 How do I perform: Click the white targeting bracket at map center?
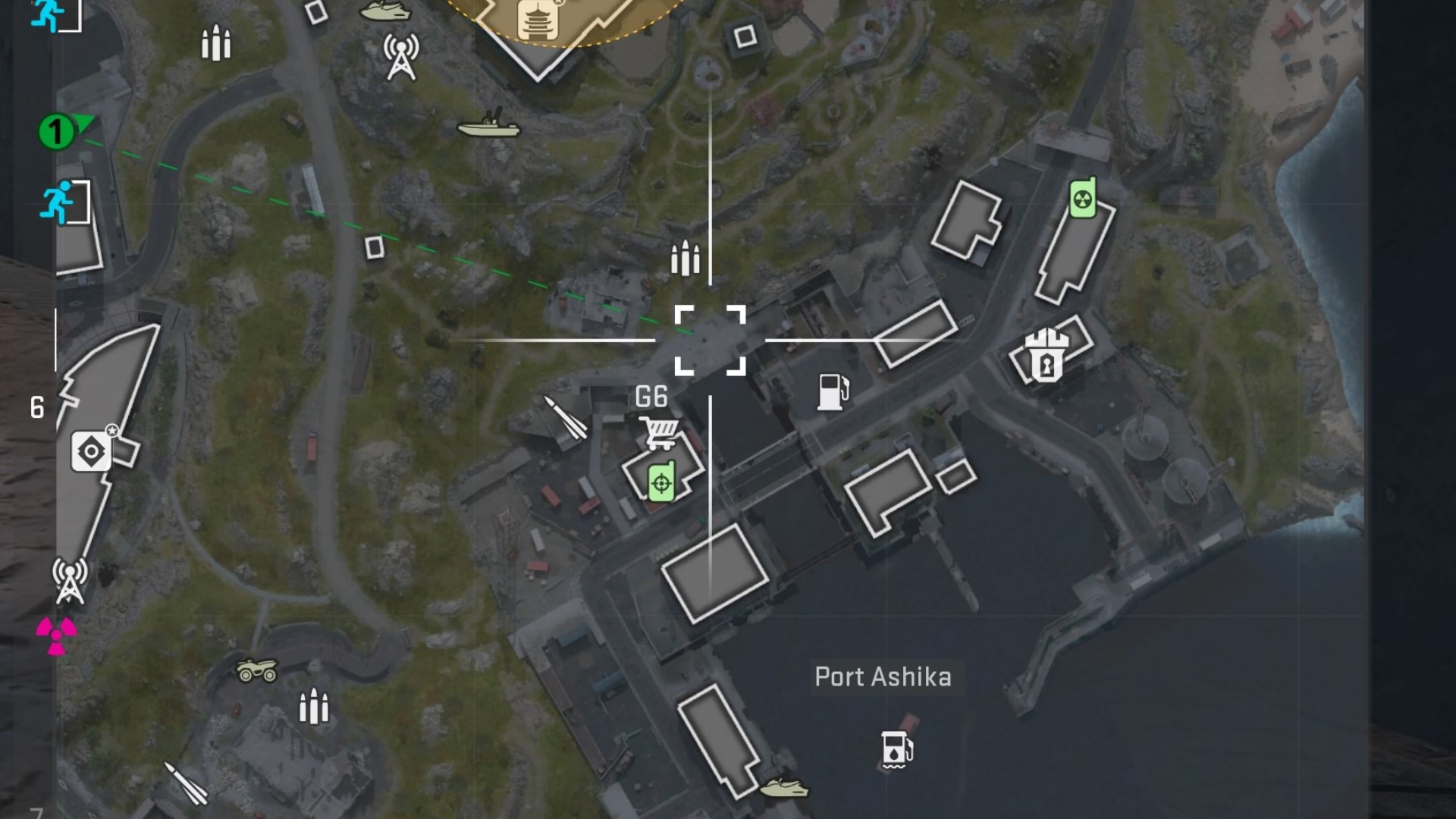click(x=709, y=340)
